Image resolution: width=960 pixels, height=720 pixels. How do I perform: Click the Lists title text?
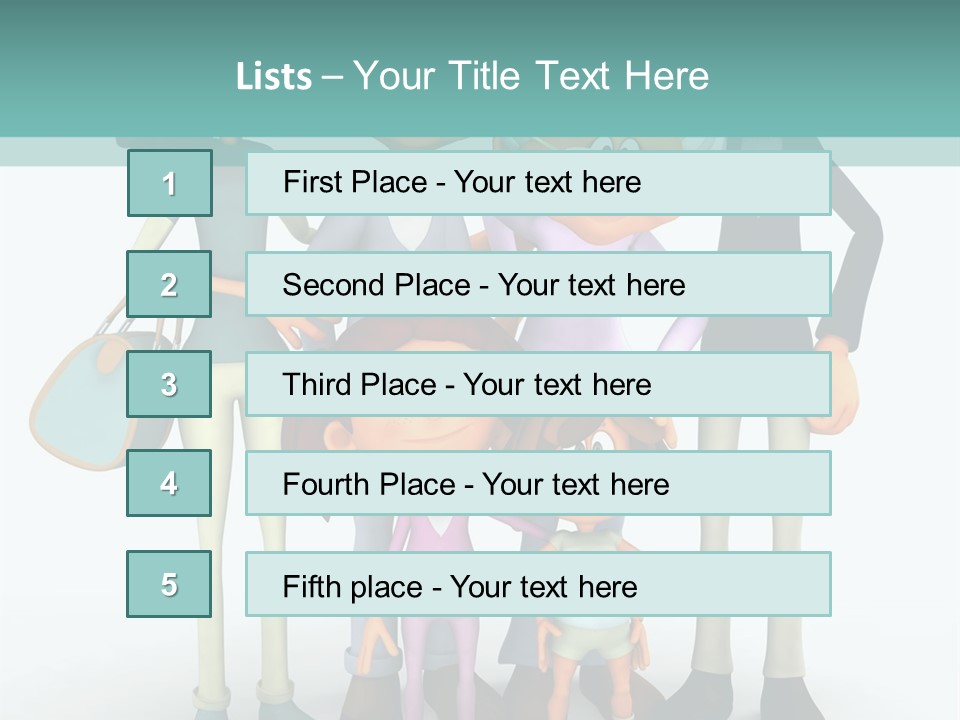pyautogui.click(x=472, y=76)
